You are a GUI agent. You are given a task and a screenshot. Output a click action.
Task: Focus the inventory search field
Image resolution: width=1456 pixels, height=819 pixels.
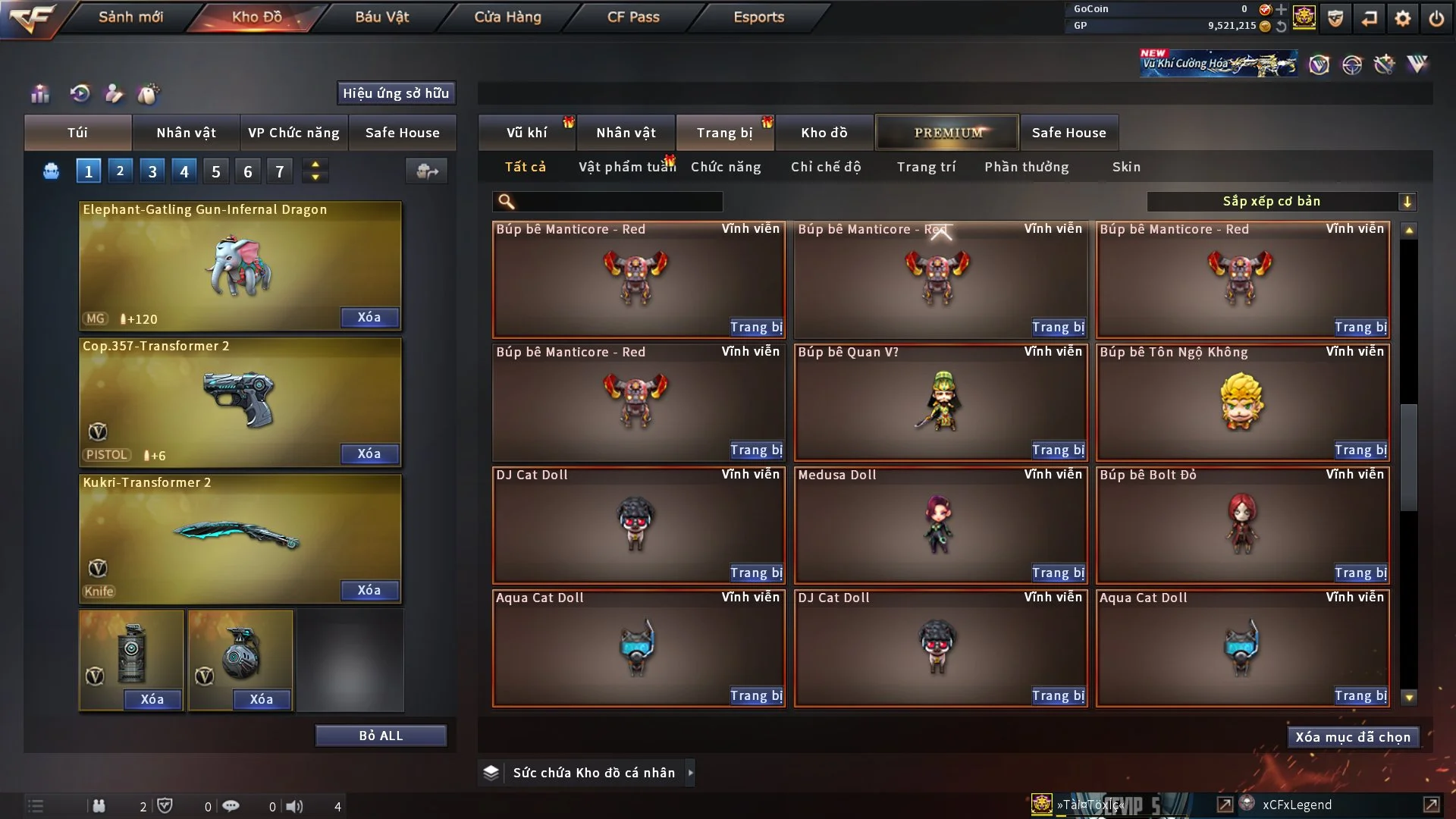pyautogui.click(x=618, y=202)
